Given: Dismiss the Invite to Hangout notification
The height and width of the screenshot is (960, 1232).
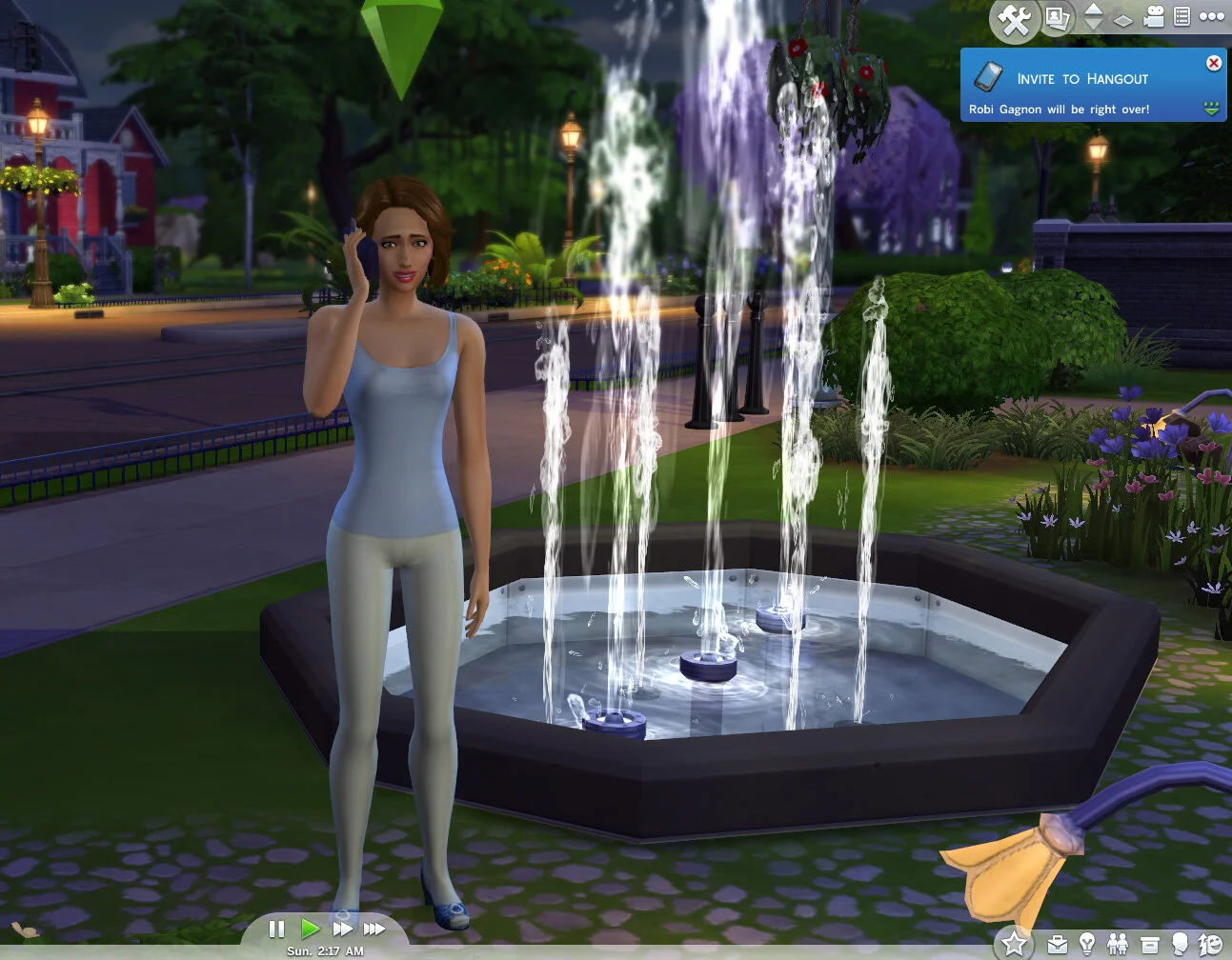Looking at the screenshot, I should (1213, 63).
